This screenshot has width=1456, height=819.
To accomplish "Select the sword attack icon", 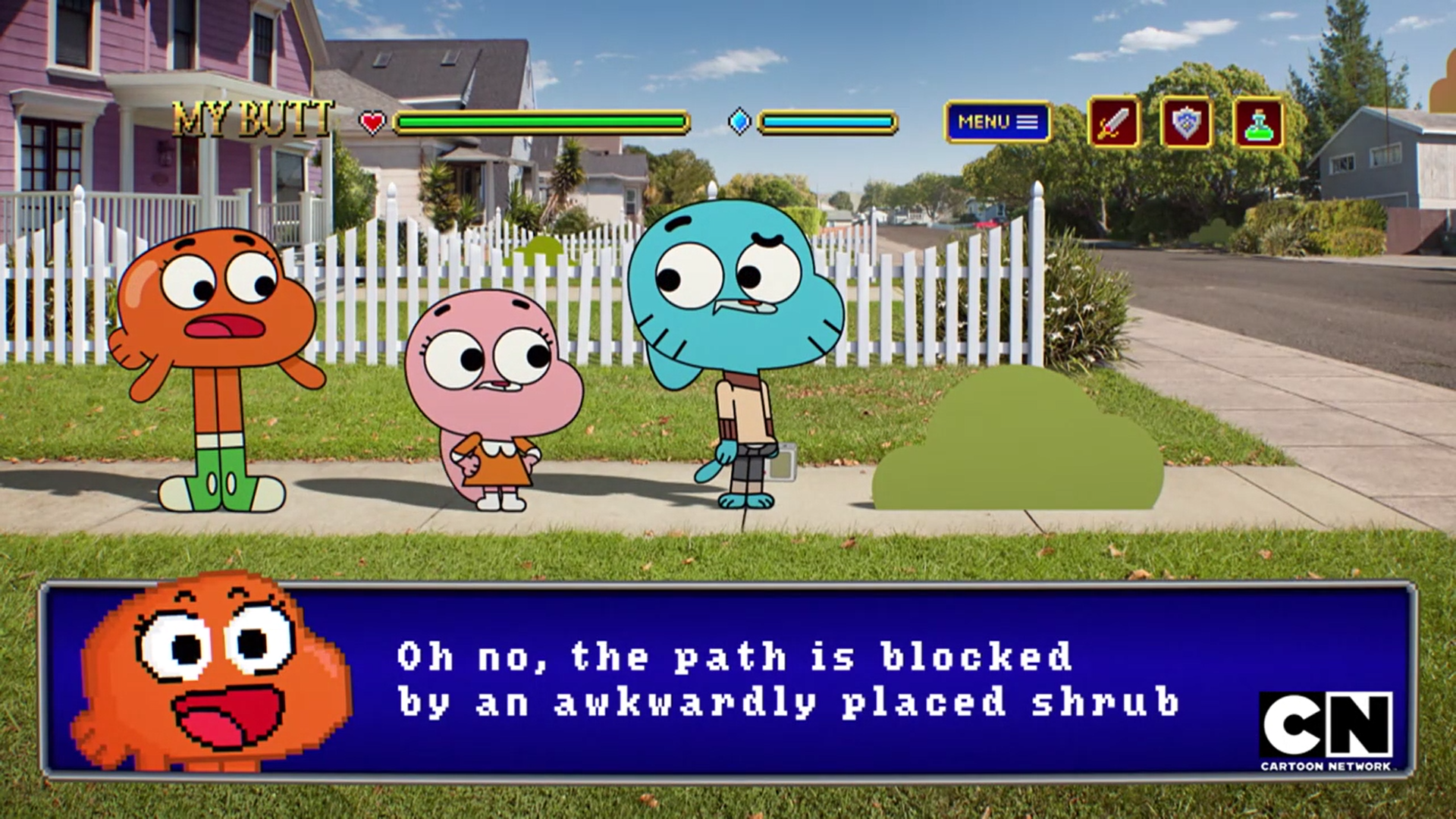I will (1113, 122).
